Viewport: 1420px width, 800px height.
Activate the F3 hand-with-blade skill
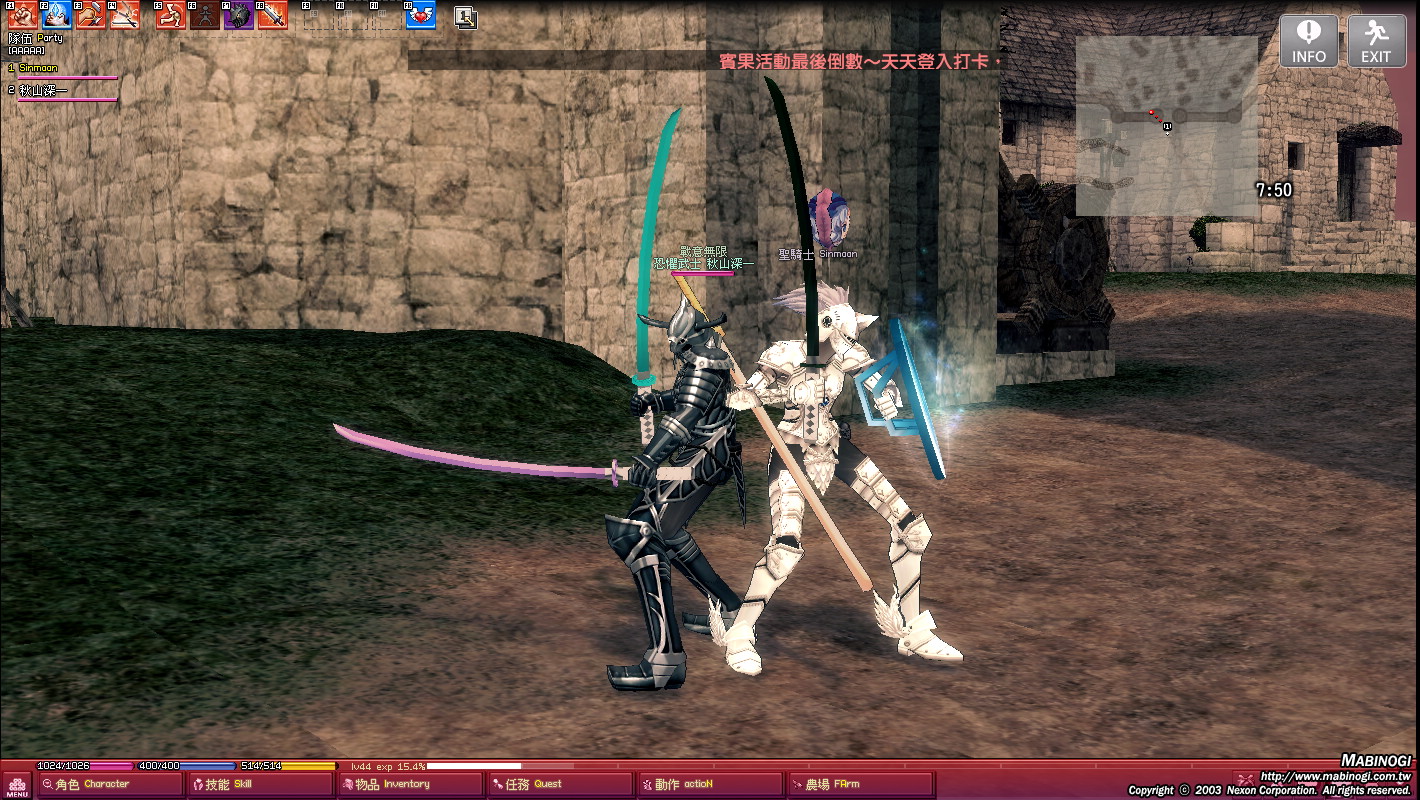(91, 15)
